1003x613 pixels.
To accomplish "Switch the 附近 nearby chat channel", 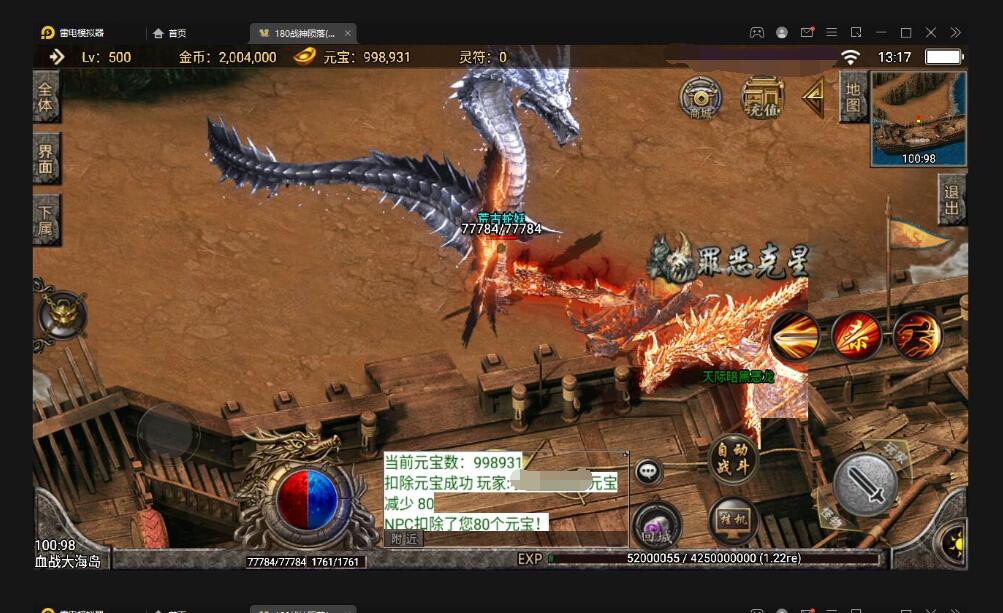I will pyautogui.click(x=404, y=538).
